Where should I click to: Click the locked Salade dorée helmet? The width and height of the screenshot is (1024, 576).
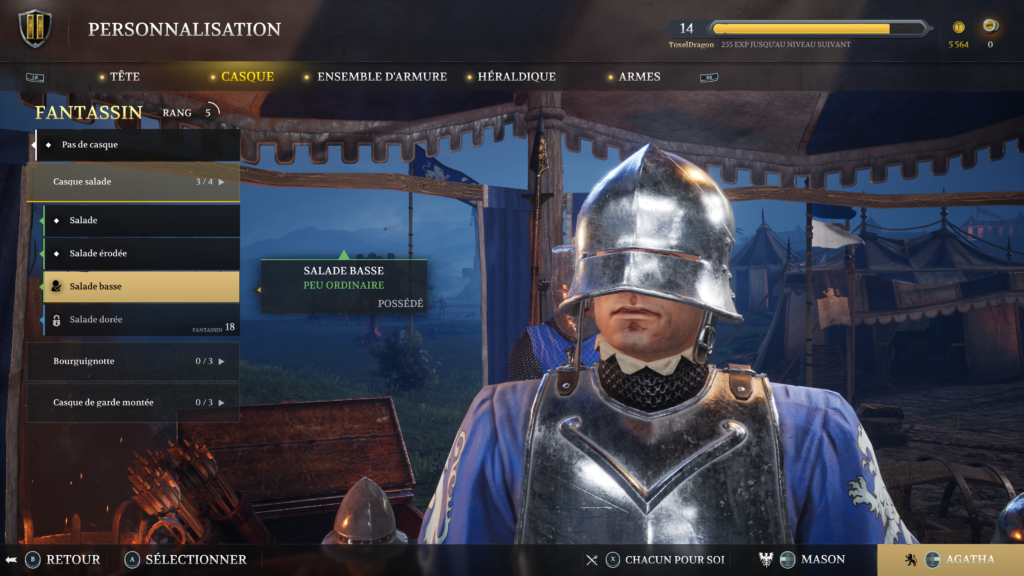141,320
